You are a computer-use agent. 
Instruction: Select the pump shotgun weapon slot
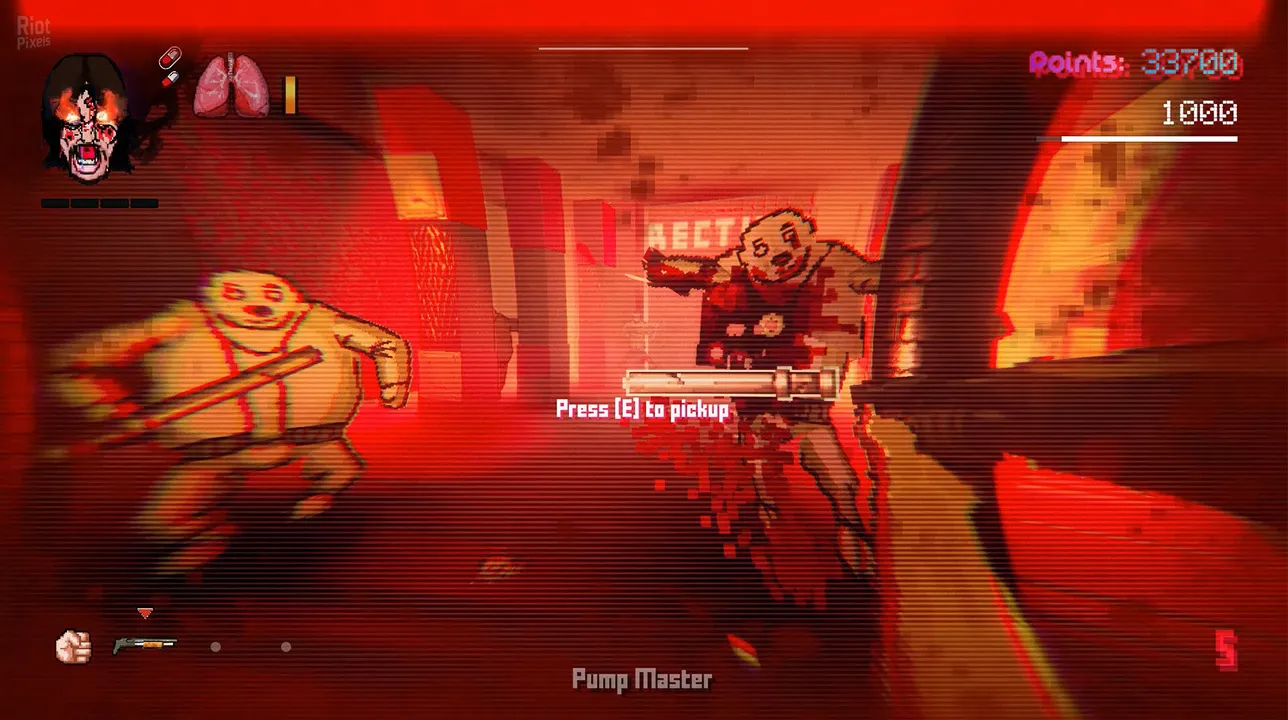click(x=144, y=645)
